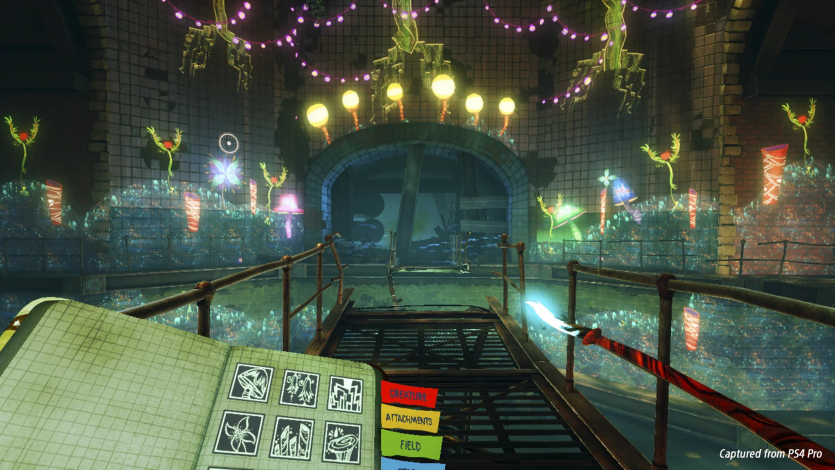Open the red Creature tab

coord(410,395)
